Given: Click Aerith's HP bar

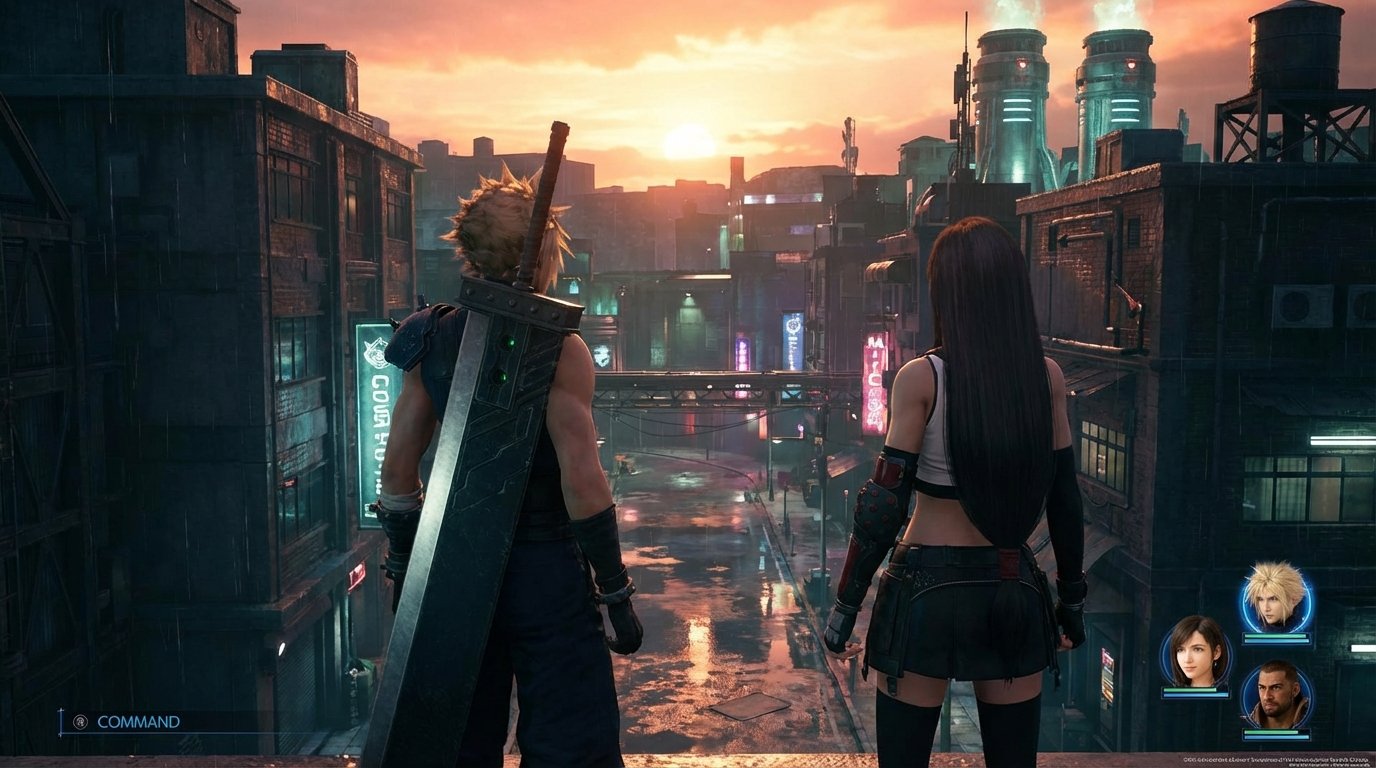Looking at the screenshot, I should coord(1197,689).
